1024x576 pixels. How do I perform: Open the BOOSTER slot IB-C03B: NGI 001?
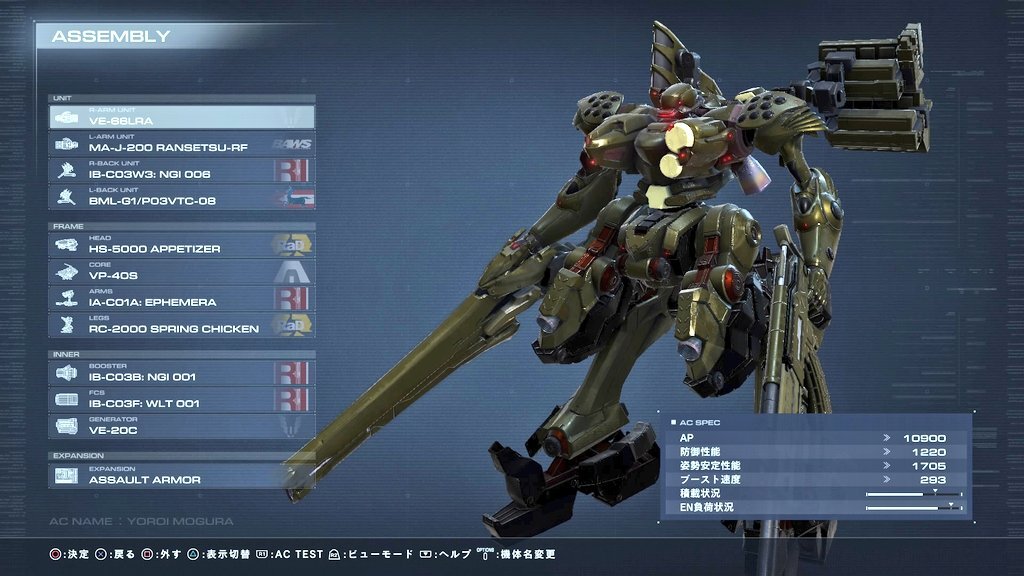click(x=181, y=373)
